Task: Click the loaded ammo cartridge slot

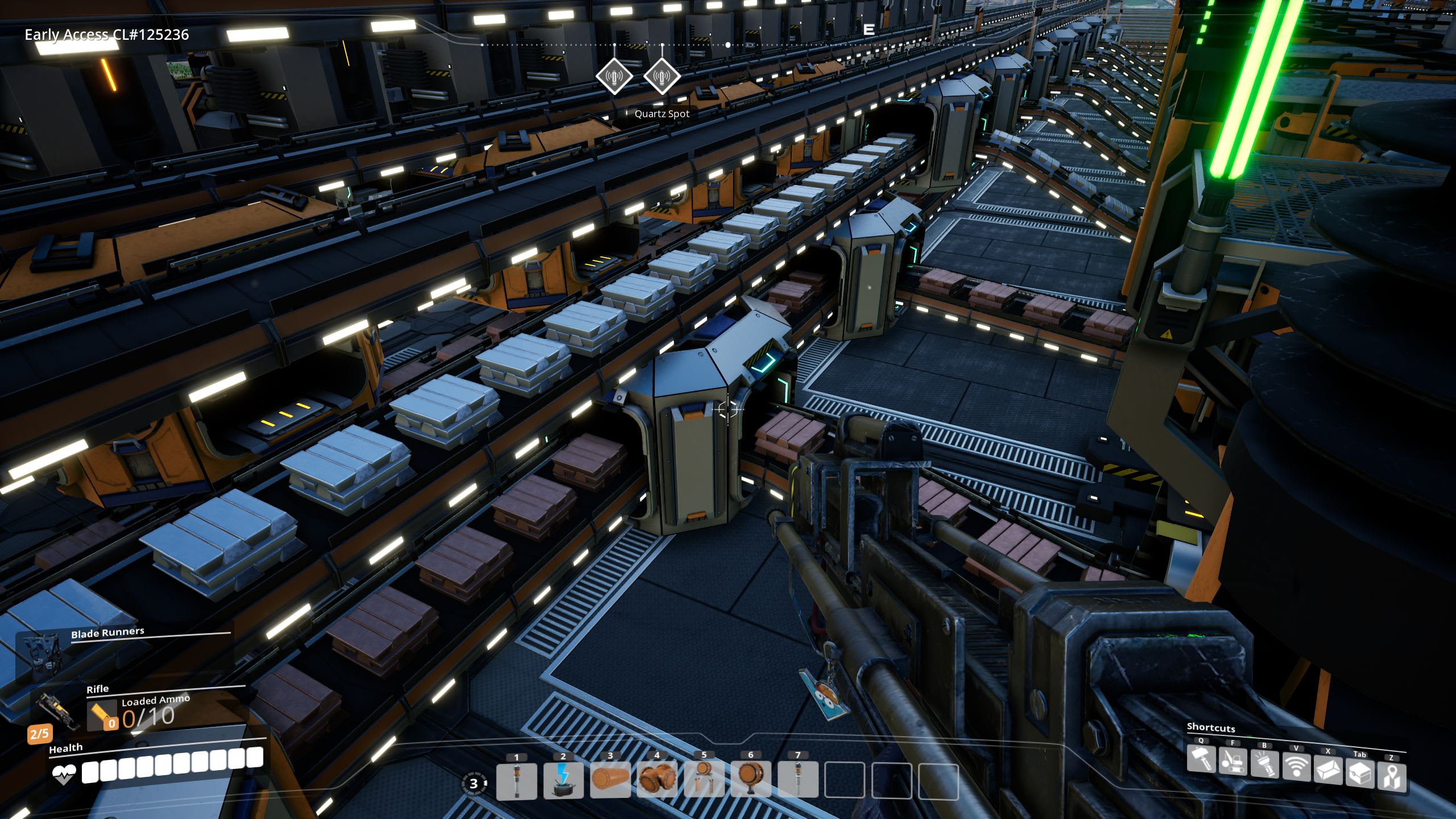Action: pos(102,715)
